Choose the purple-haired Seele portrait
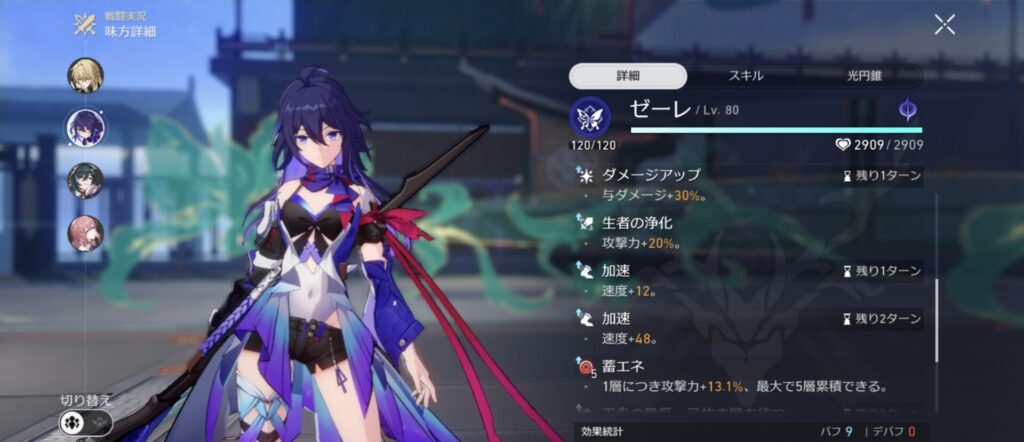 (x=85, y=128)
